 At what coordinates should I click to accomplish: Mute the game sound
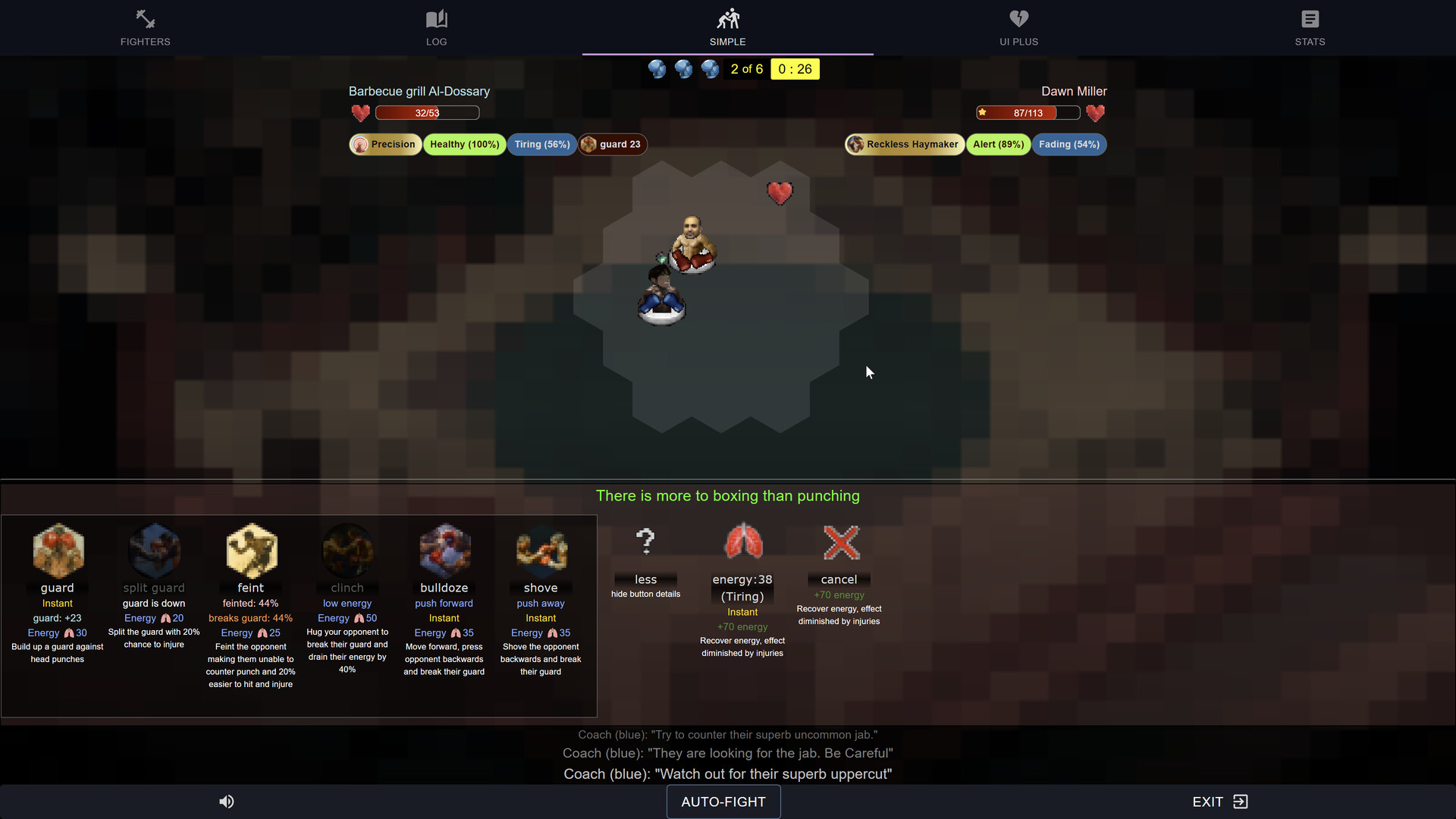click(x=226, y=802)
